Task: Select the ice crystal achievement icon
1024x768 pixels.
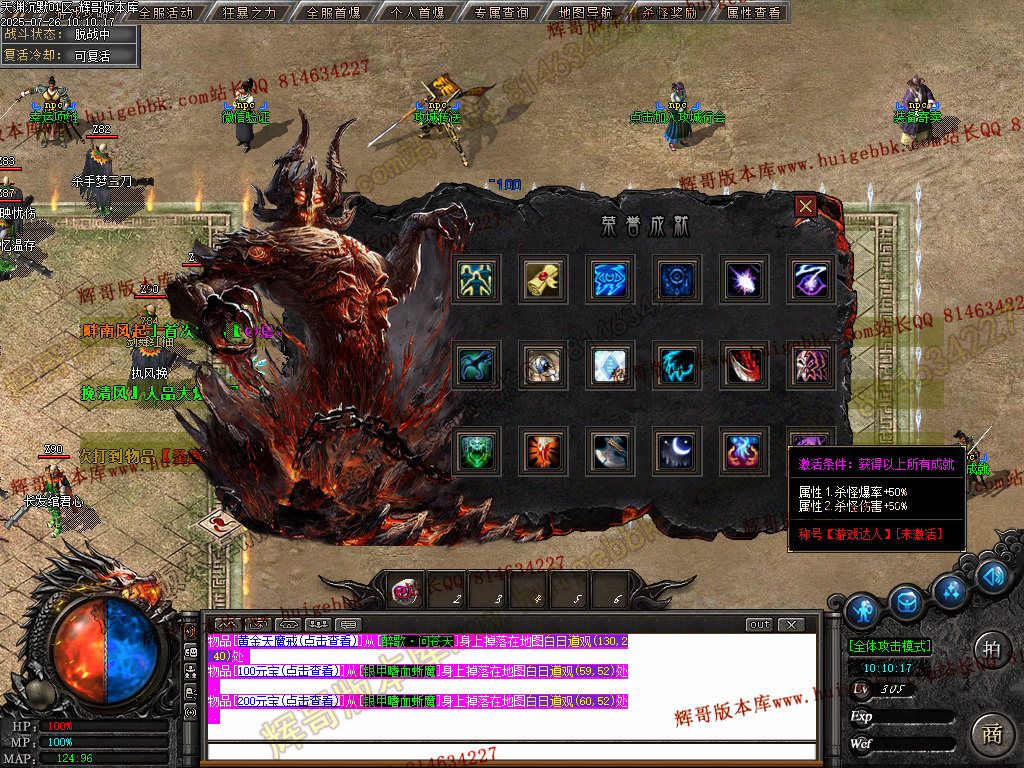Action: pos(609,366)
